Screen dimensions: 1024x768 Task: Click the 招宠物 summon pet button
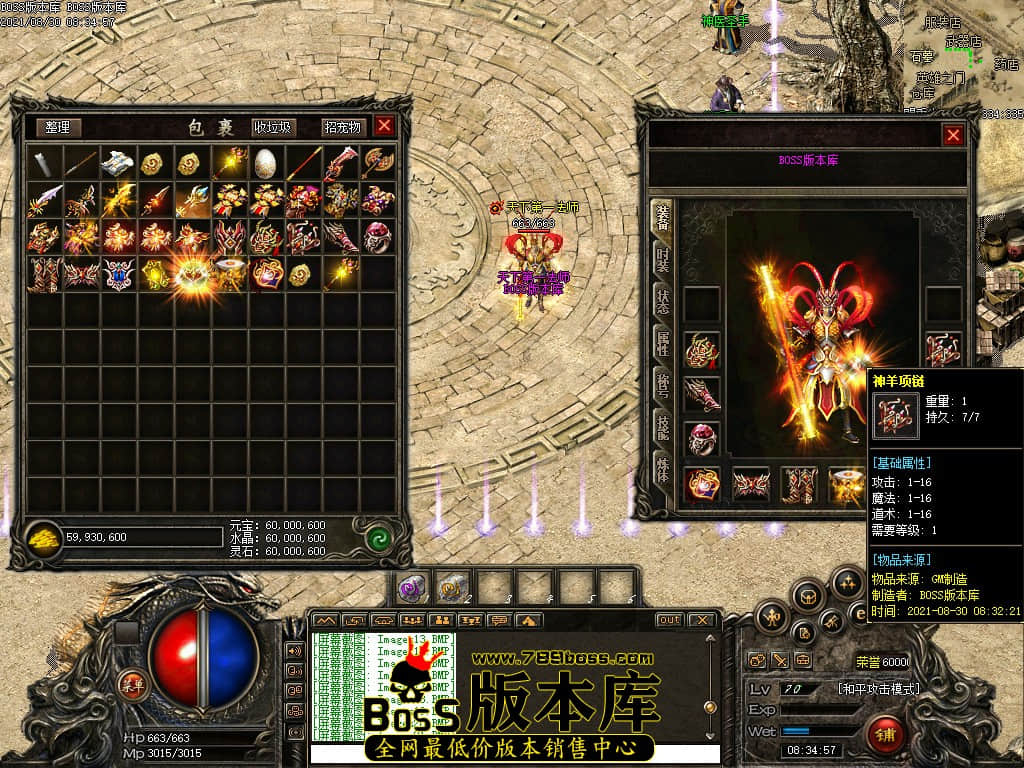coord(341,127)
